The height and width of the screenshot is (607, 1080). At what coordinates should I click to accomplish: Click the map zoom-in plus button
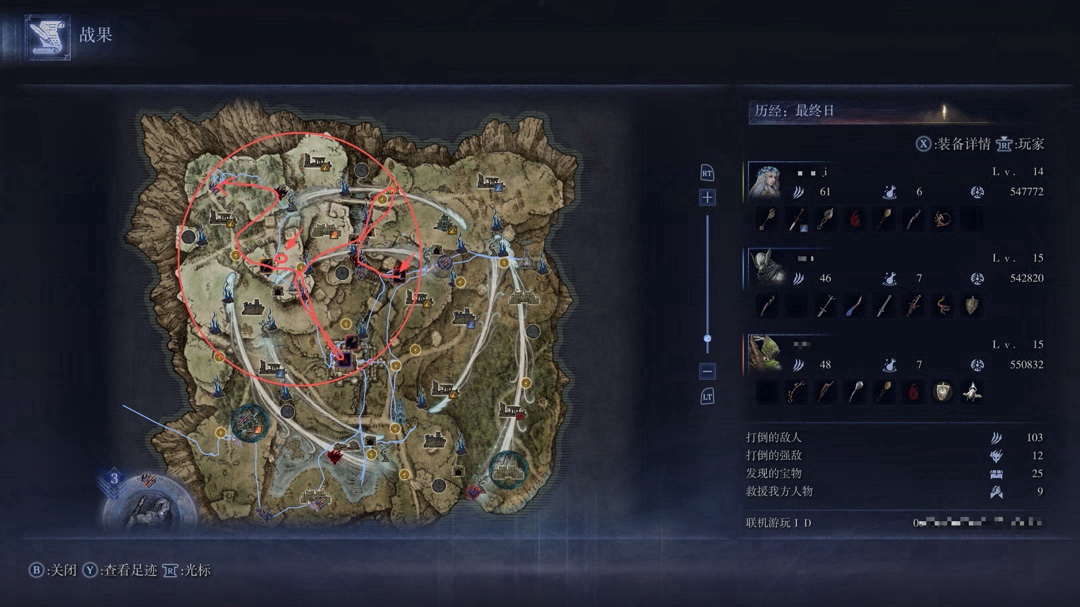pos(707,198)
